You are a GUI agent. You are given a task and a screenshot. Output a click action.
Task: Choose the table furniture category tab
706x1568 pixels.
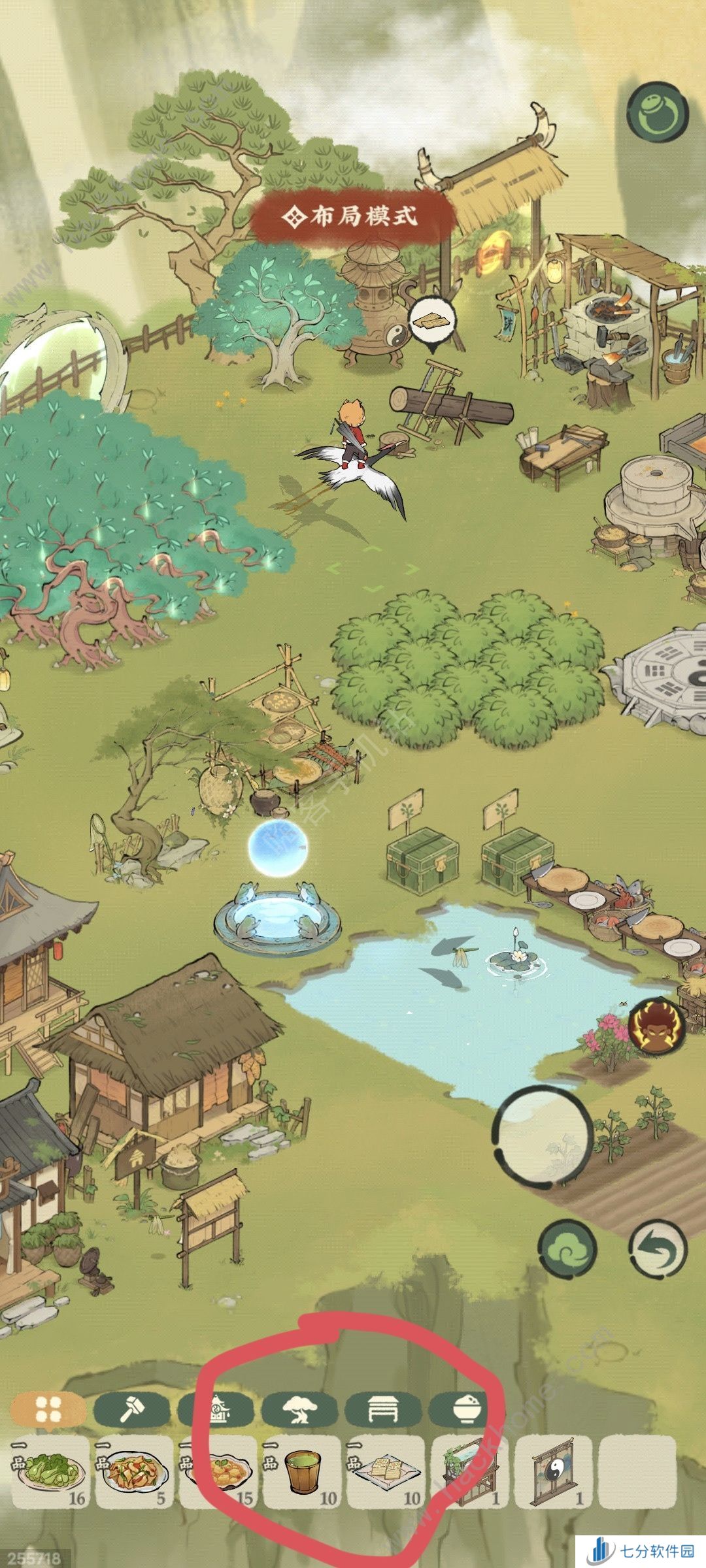[x=384, y=1411]
